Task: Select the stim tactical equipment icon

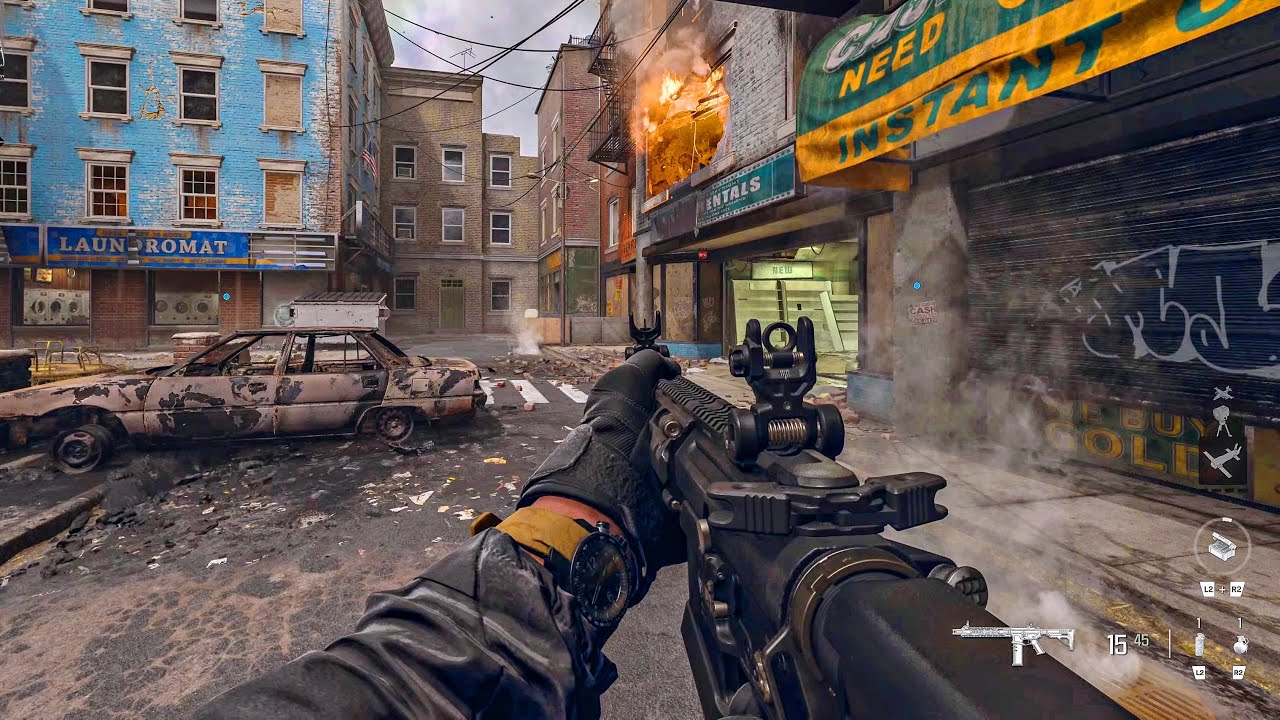Action: (1199, 645)
